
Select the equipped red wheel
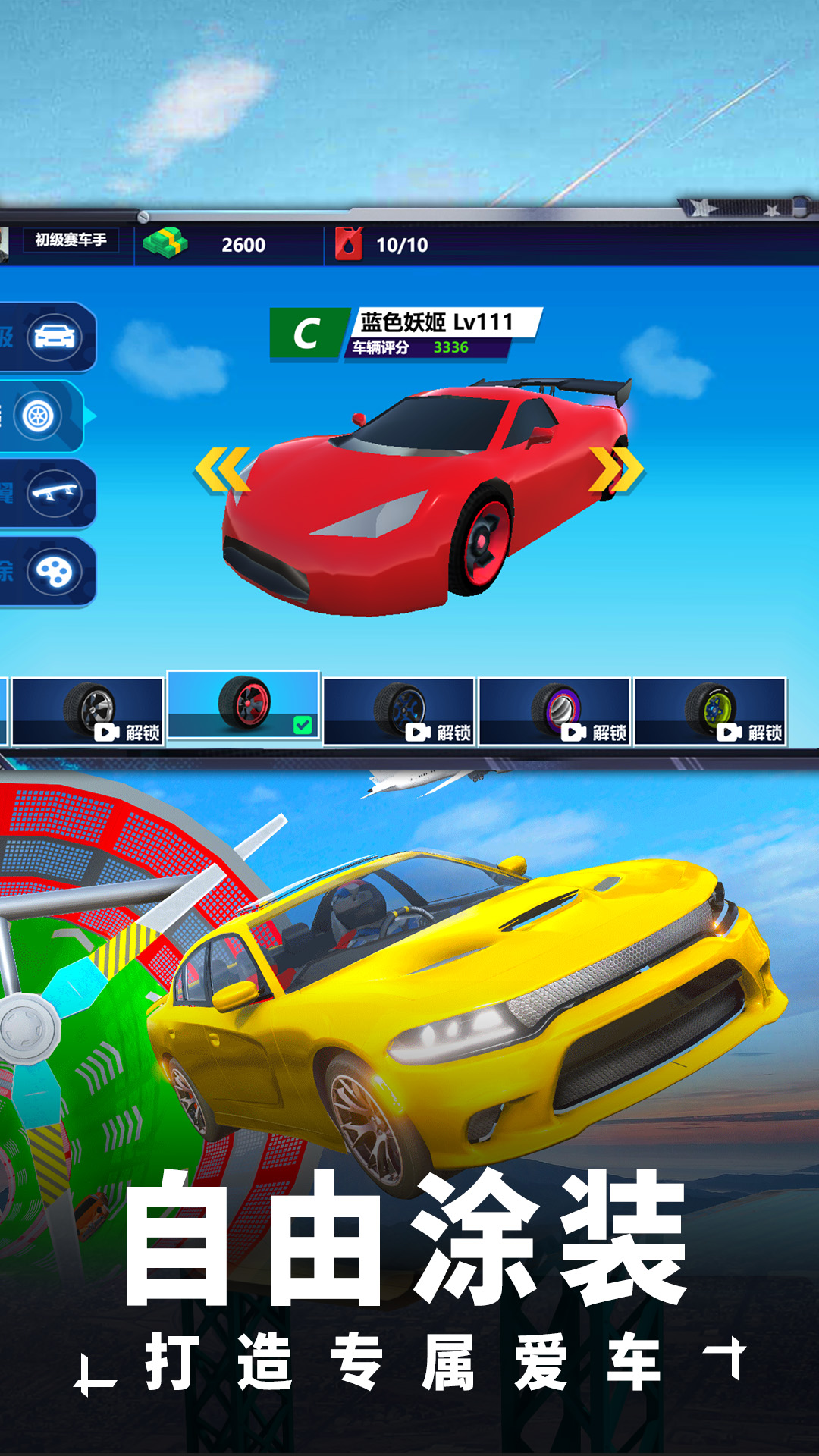click(243, 704)
